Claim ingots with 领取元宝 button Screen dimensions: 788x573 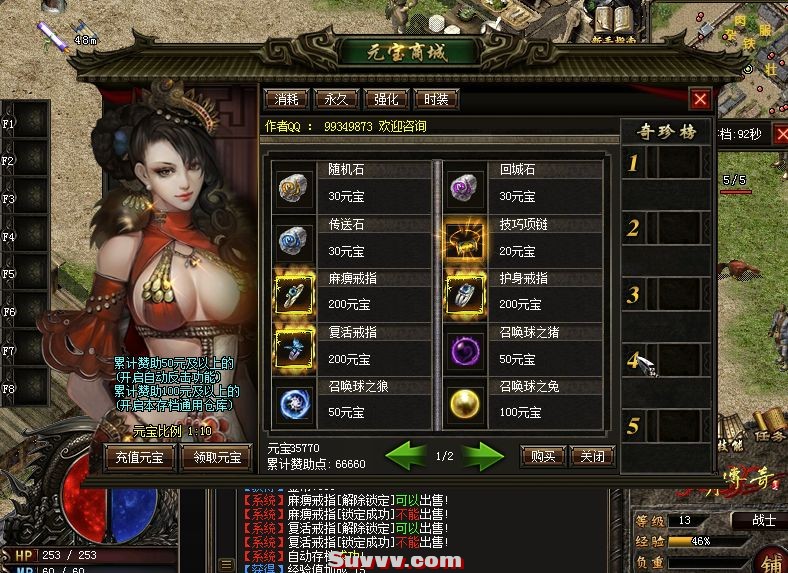pyautogui.click(x=215, y=458)
